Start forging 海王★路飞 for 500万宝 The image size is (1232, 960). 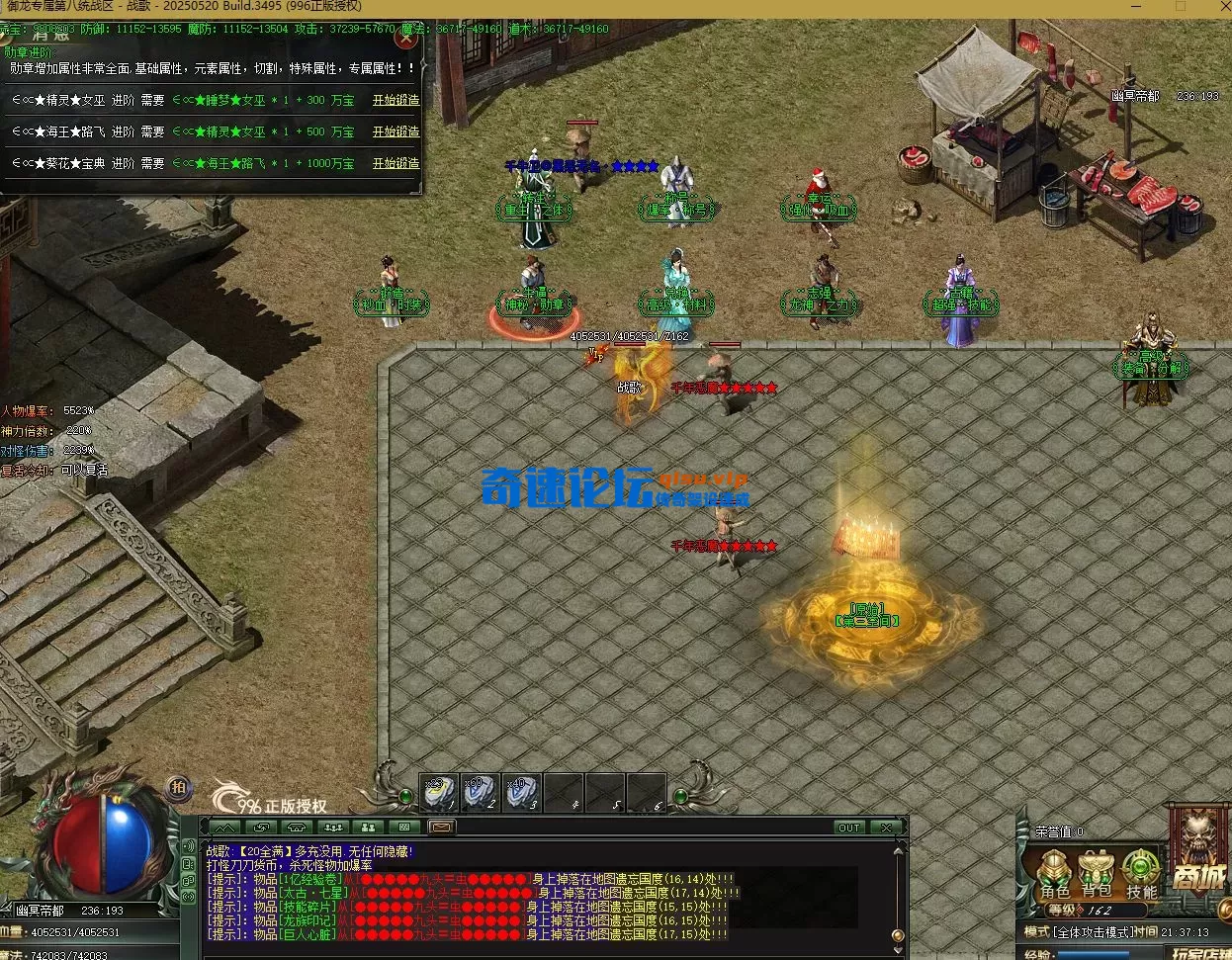pos(396,131)
